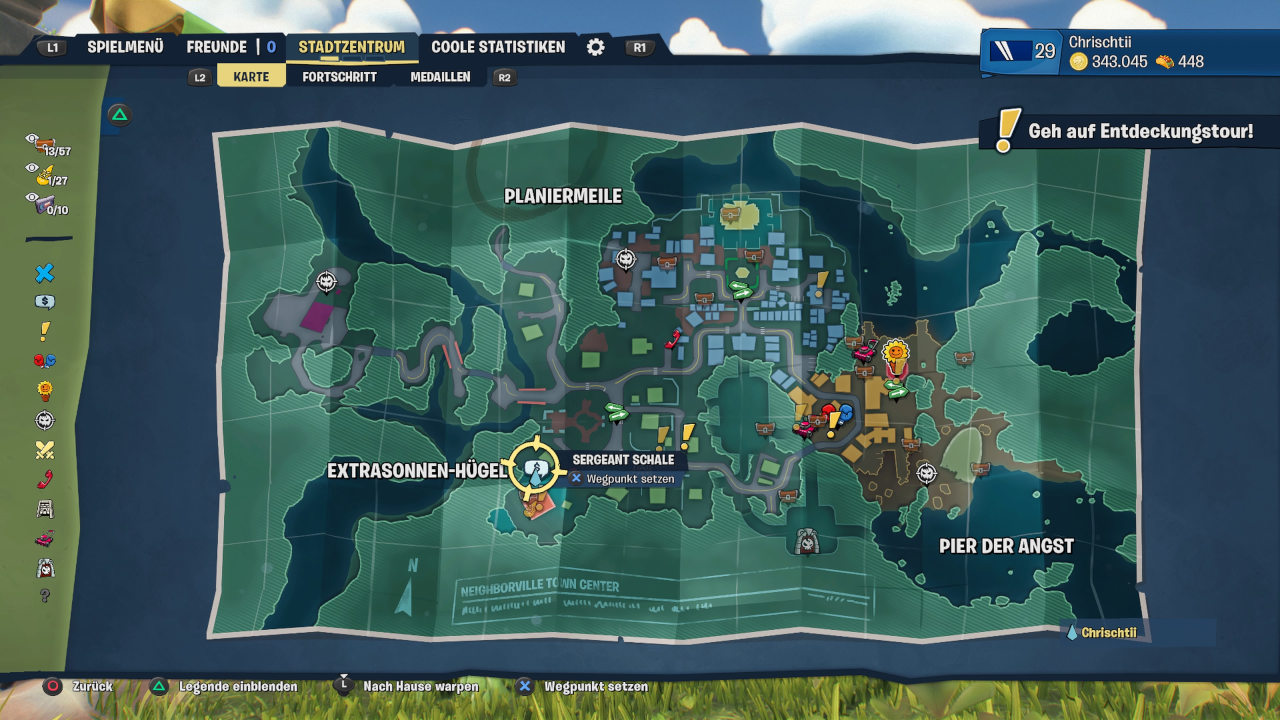The image size is (1280, 720).
Task: Toggle treasure chest visibility in legend
Action: point(45,146)
